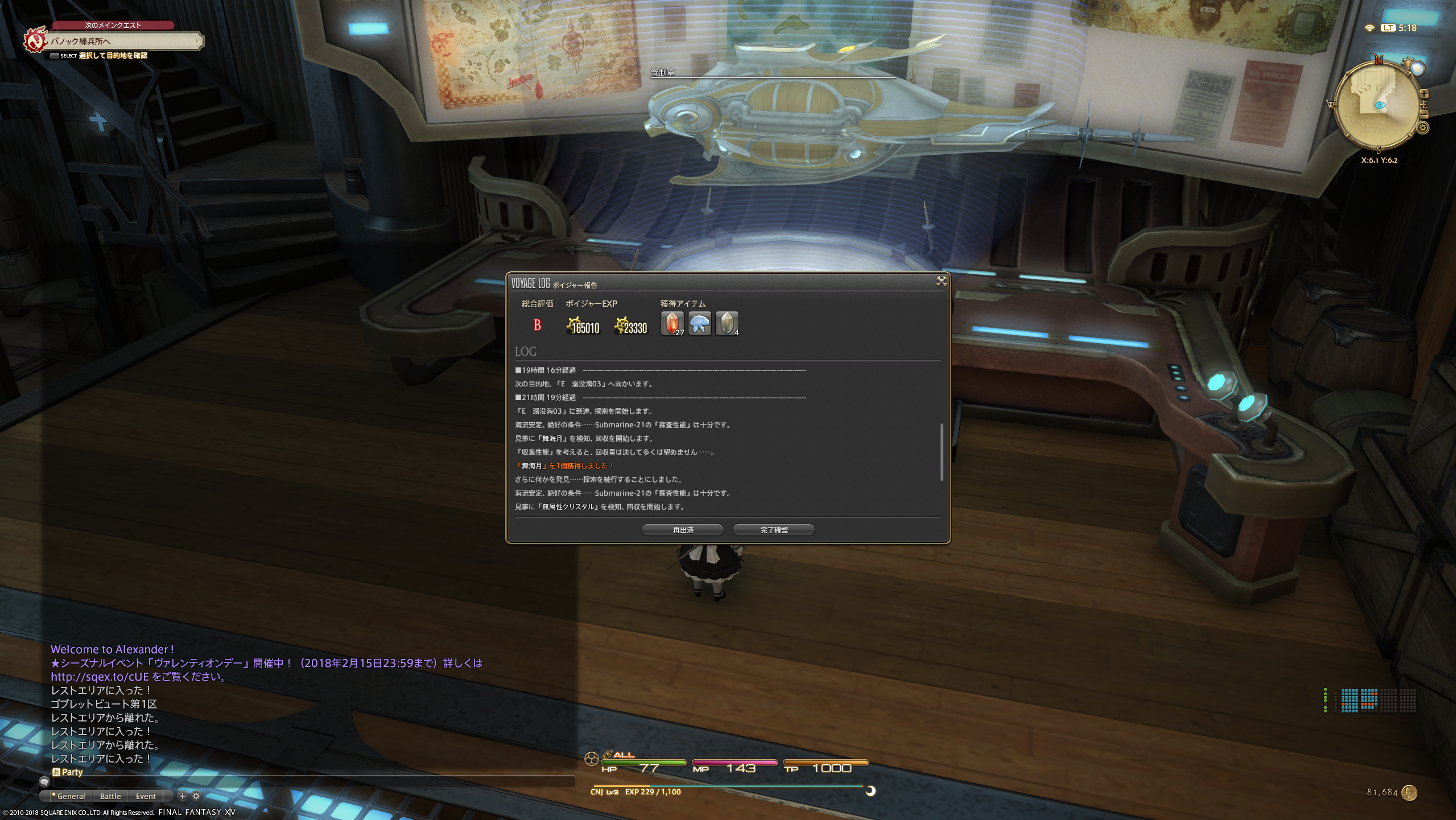
Task: Switch to the Battle chat tab
Action: pyautogui.click(x=110, y=796)
